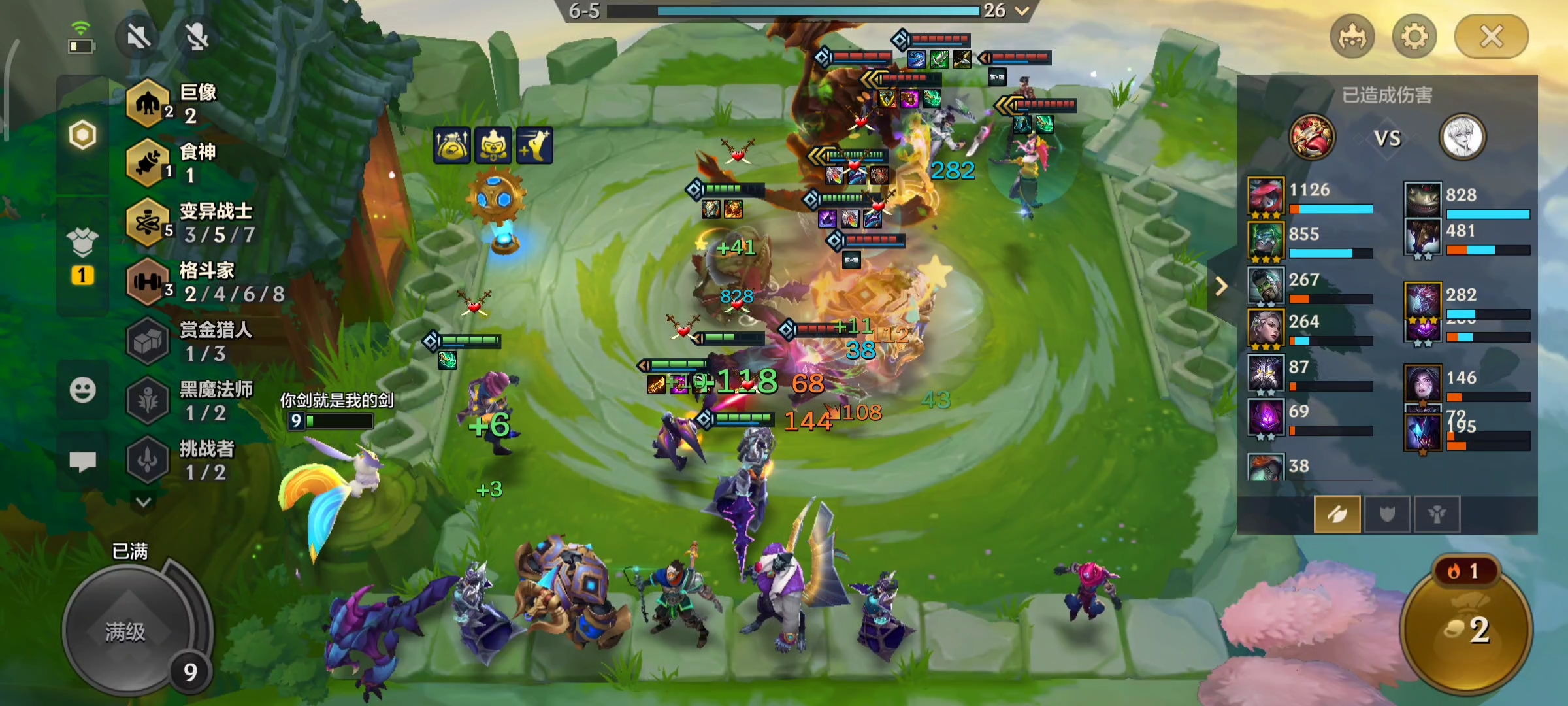Viewport: 1568px width, 706px height.
Task: Open the 满级 level-up button
Action: 125,631
